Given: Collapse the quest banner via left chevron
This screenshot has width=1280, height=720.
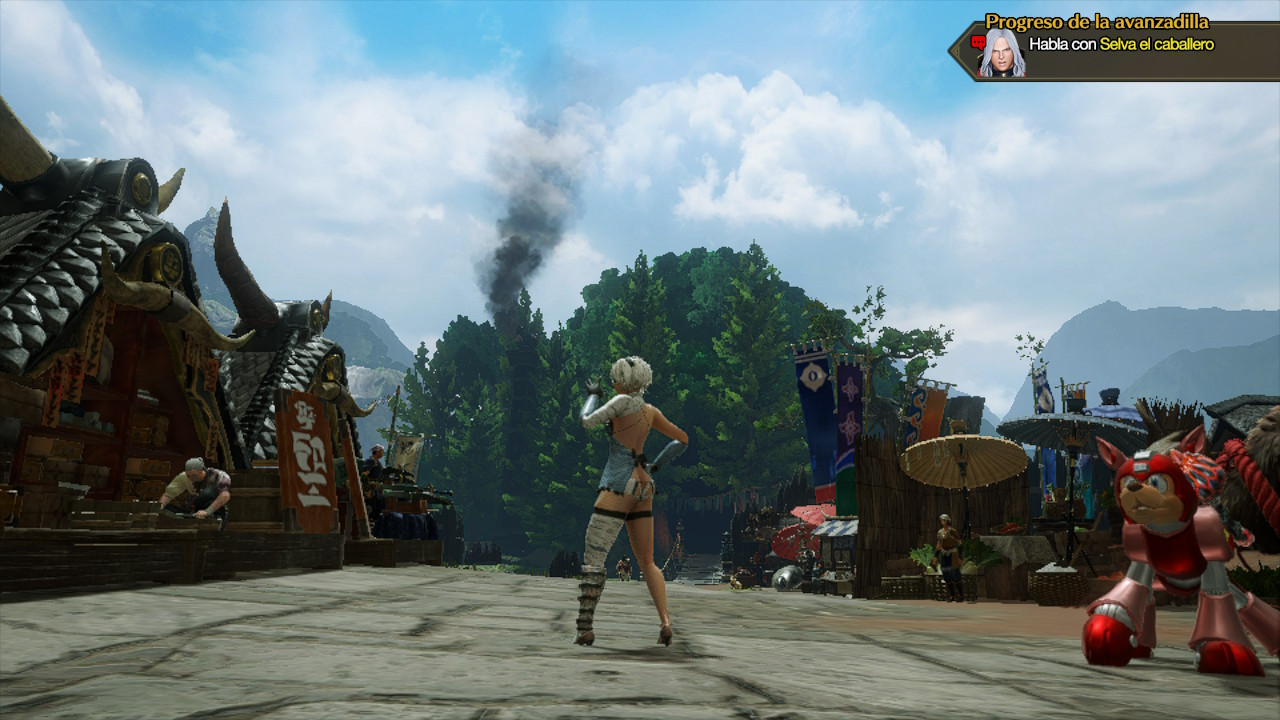Looking at the screenshot, I should [x=956, y=49].
